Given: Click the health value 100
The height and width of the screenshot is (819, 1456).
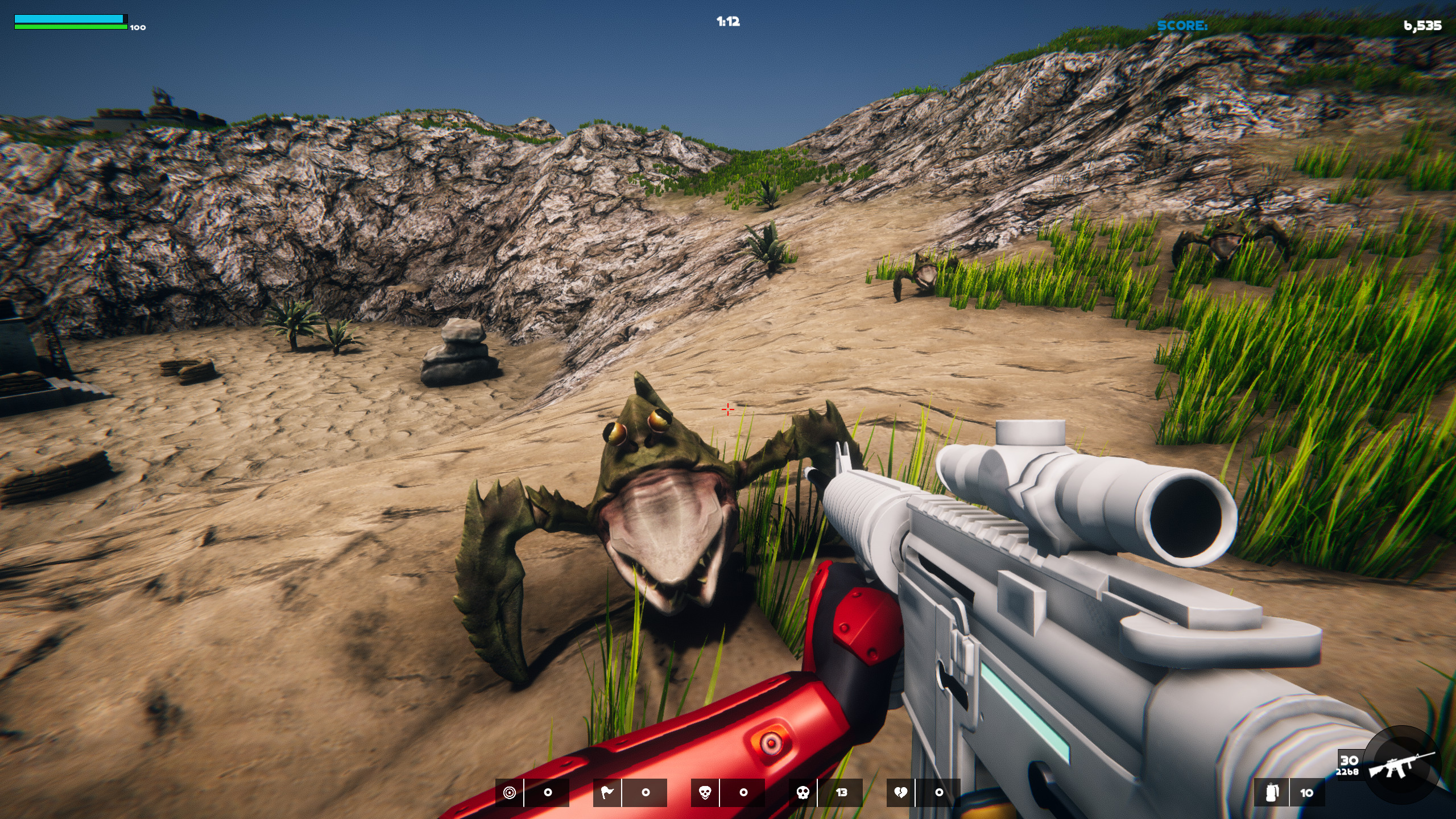Looking at the screenshot, I should pyautogui.click(x=138, y=27).
